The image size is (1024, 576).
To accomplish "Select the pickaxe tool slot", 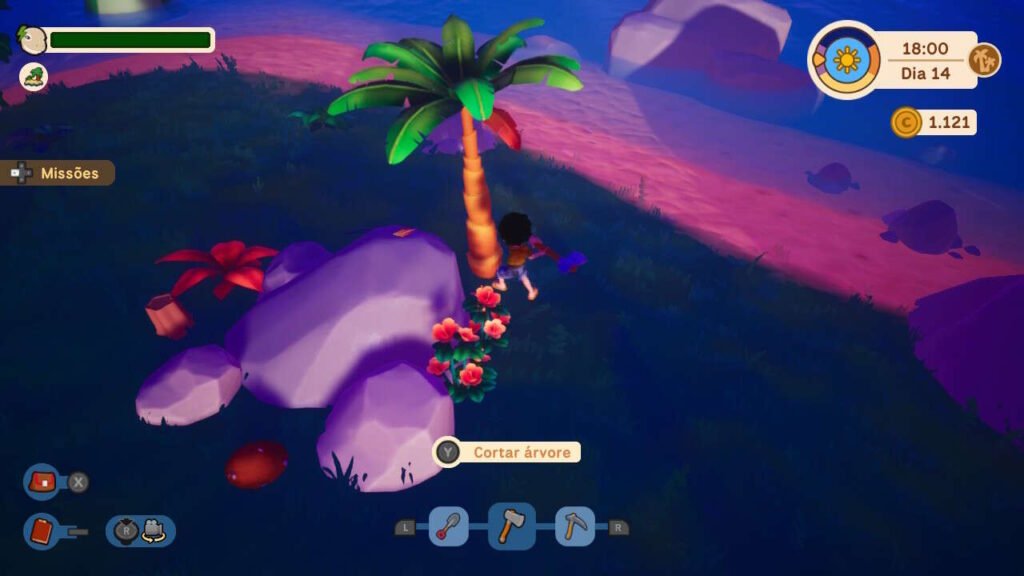I will coord(575,526).
